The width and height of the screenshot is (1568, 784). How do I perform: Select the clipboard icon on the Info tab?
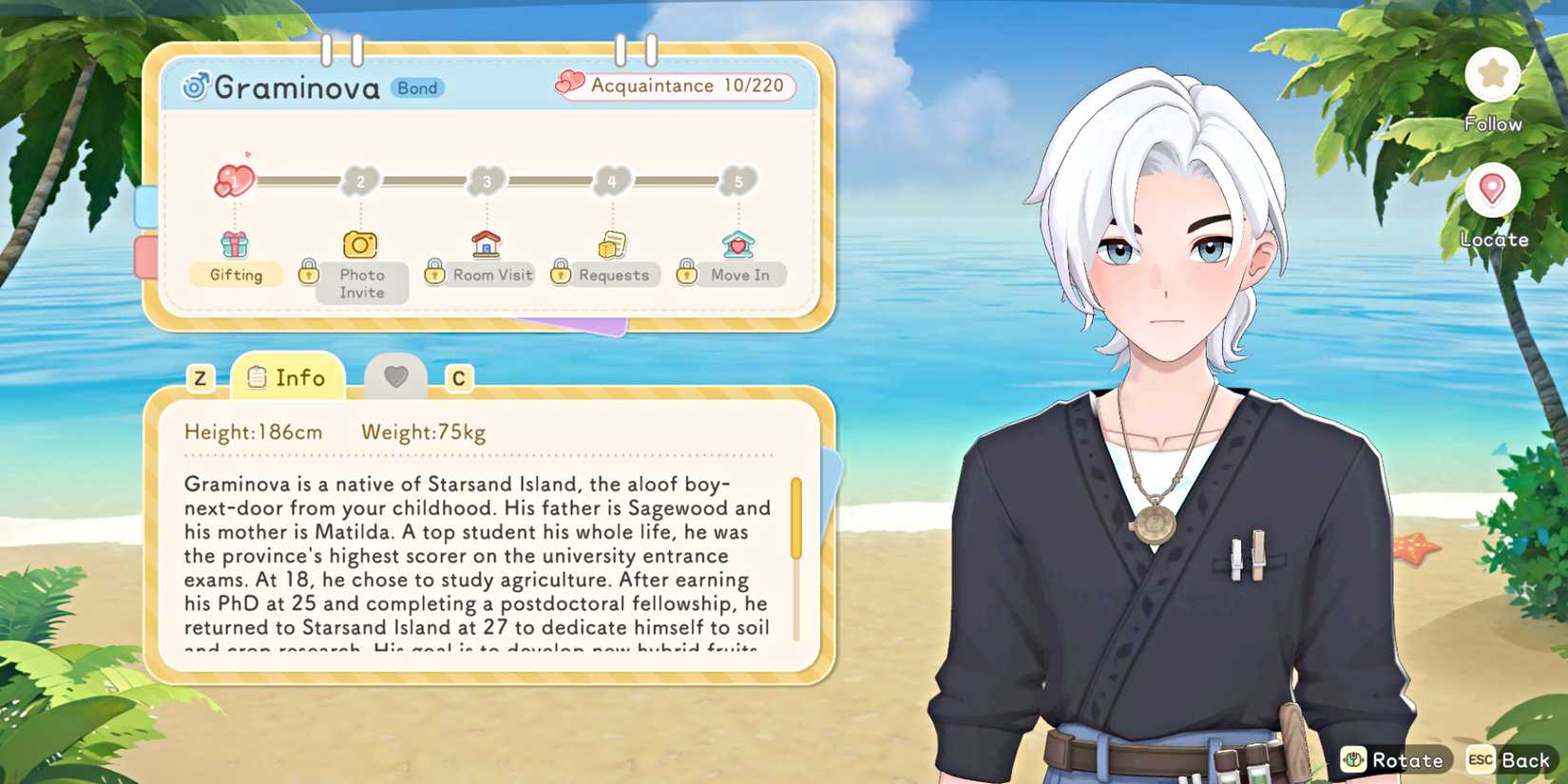(x=255, y=376)
